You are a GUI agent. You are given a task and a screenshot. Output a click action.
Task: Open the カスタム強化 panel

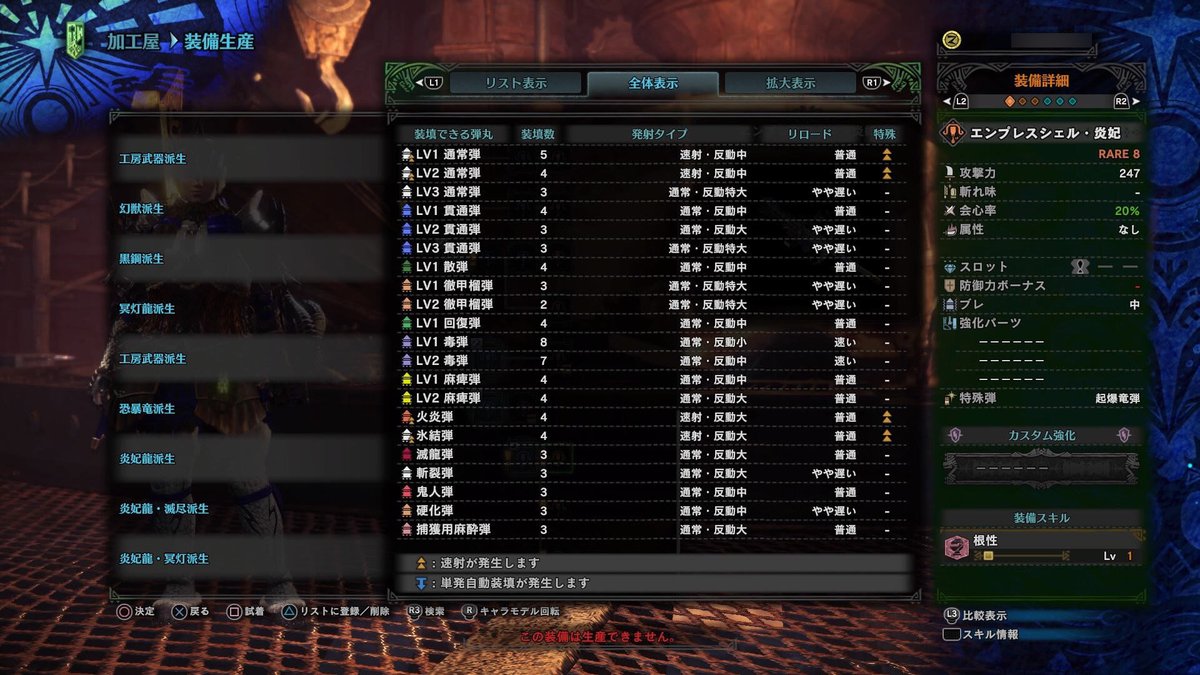[x=1041, y=436]
